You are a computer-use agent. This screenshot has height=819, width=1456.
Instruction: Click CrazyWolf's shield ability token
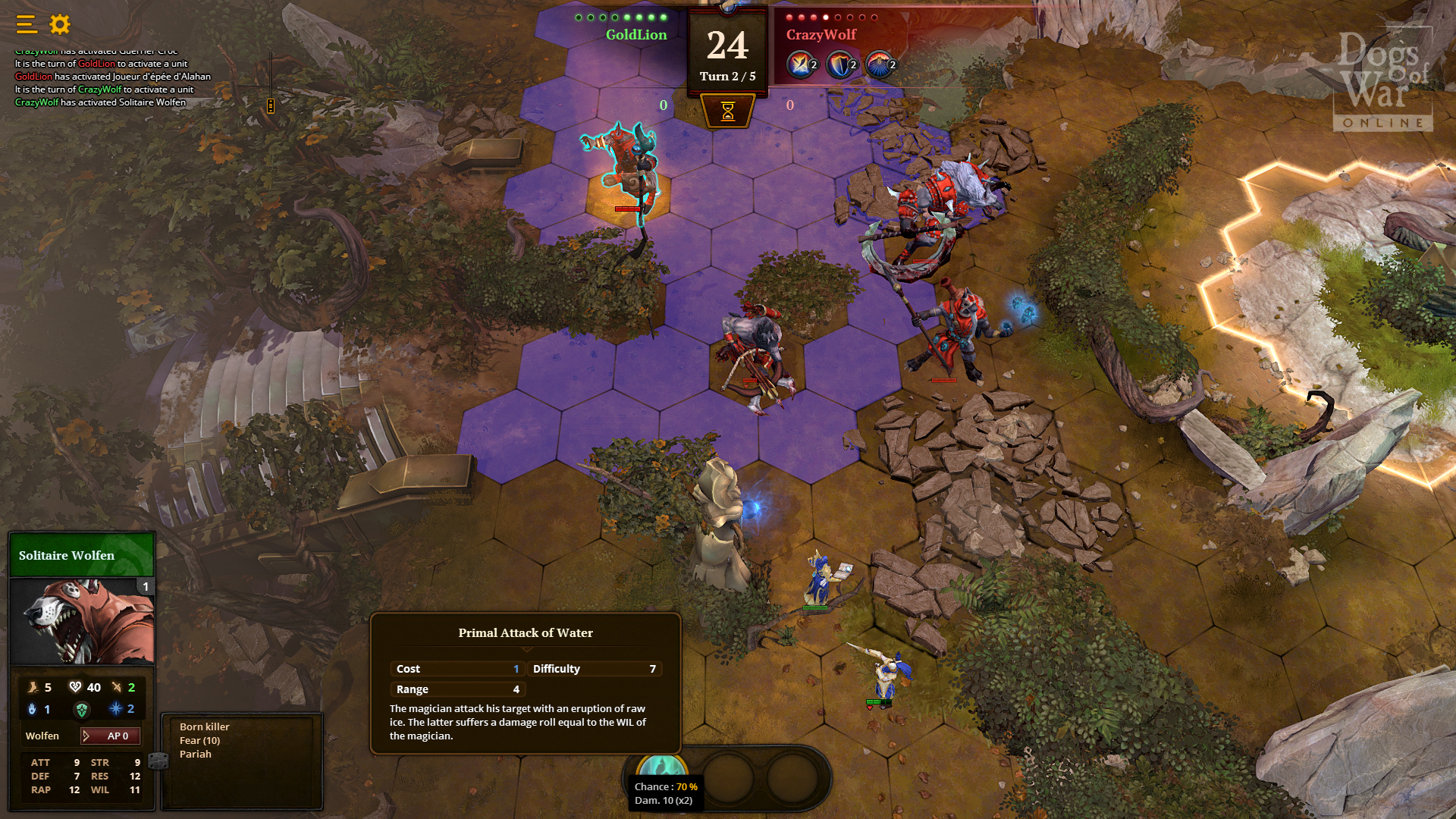tap(839, 64)
